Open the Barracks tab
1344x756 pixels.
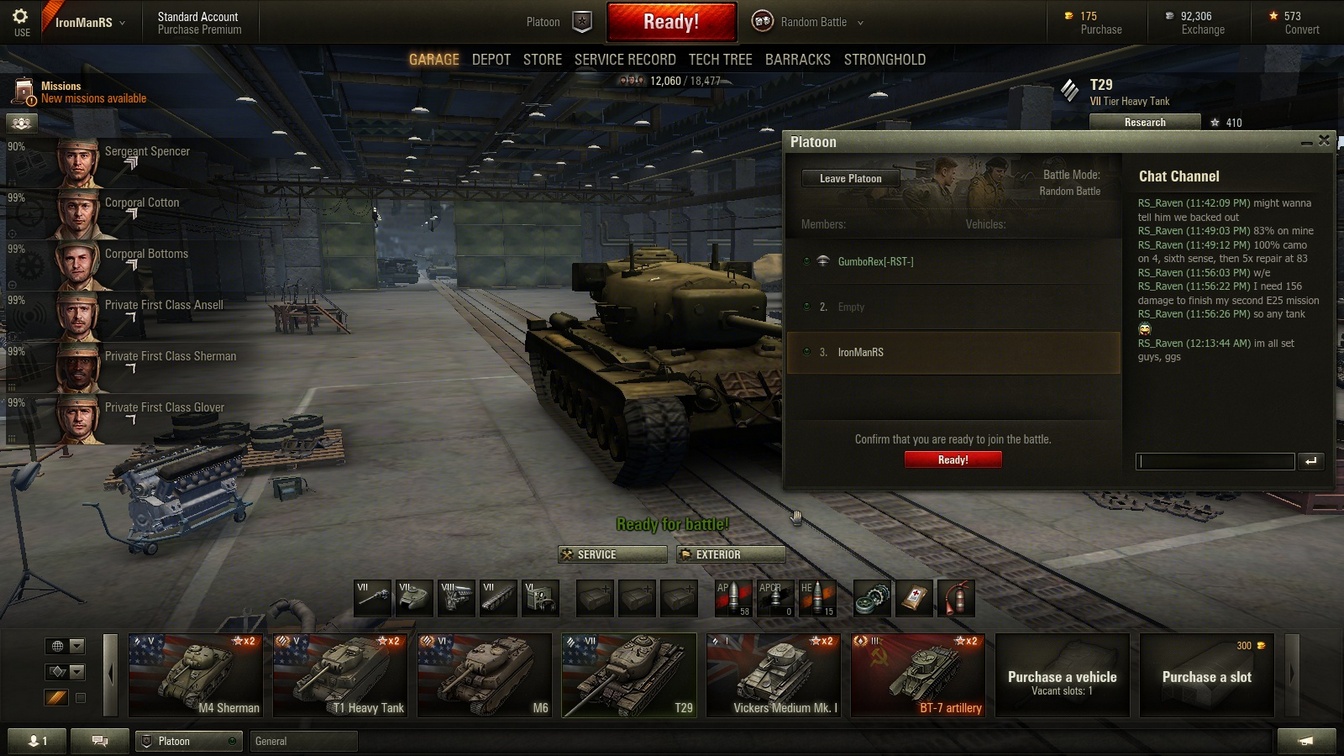pos(797,60)
